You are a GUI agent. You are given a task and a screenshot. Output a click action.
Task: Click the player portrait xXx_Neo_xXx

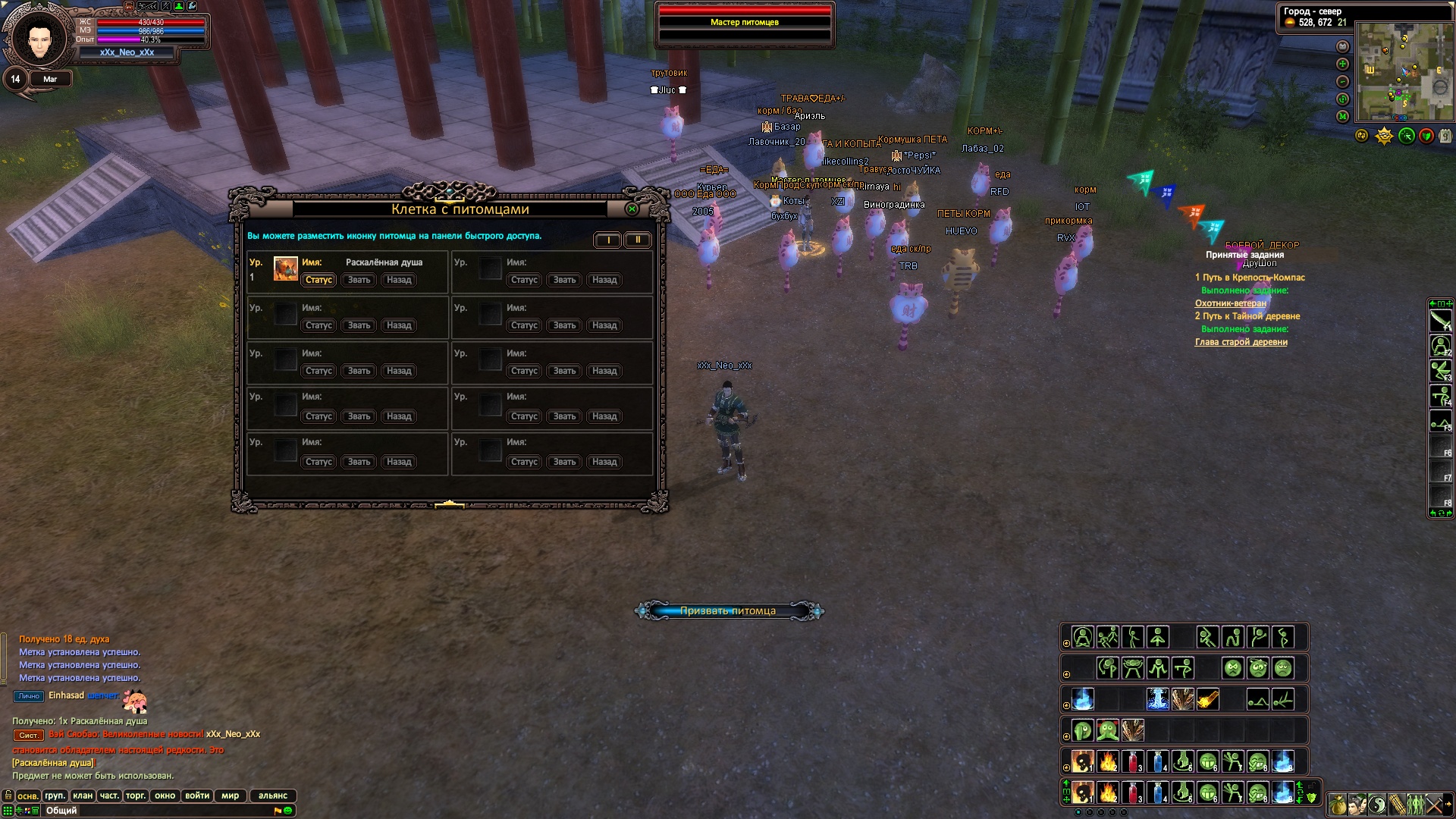[36, 38]
